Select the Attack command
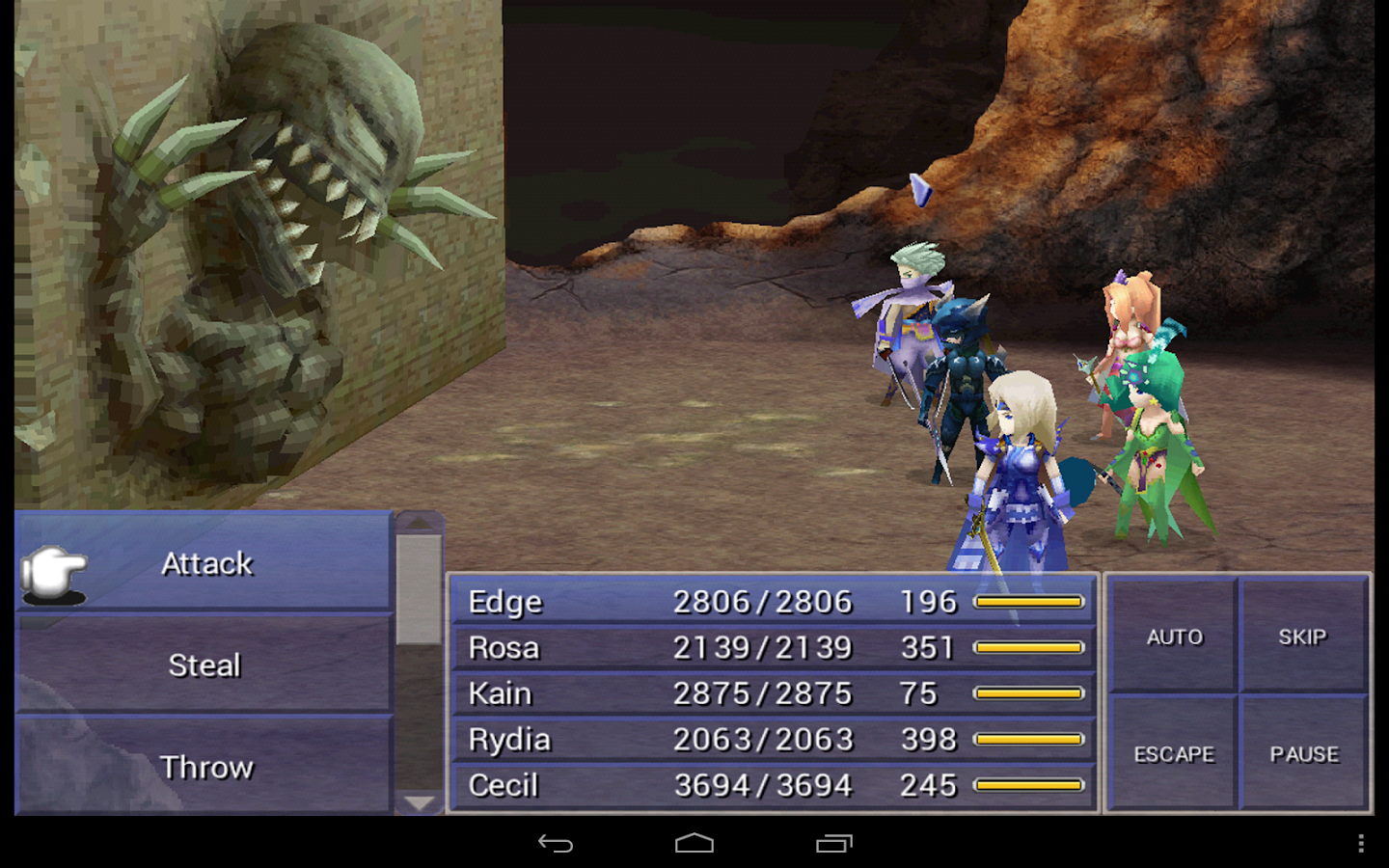The width and height of the screenshot is (1389, 868). click(x=206, y=563)
